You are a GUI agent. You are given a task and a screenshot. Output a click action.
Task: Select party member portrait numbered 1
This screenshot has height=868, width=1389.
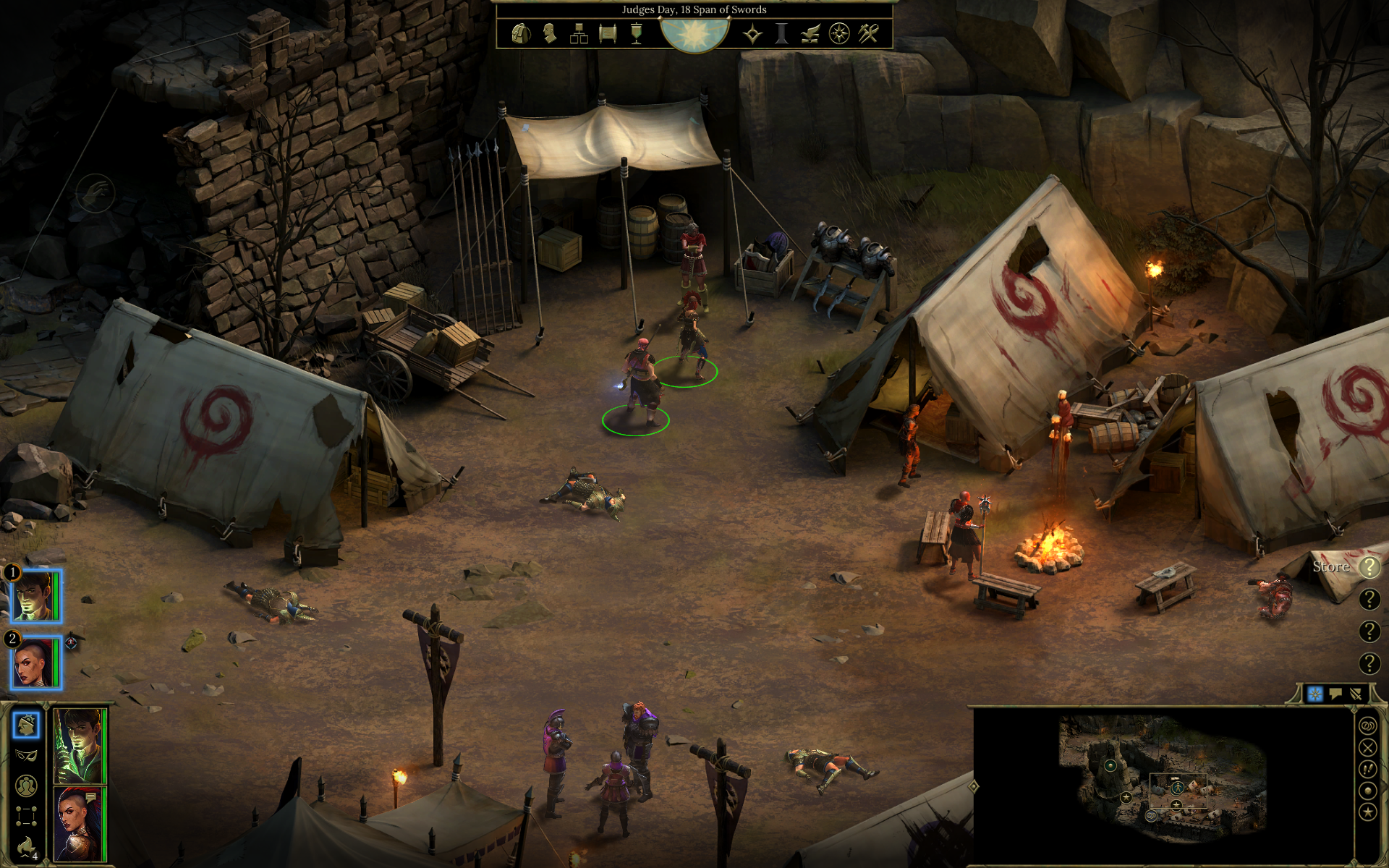(36, 596)
